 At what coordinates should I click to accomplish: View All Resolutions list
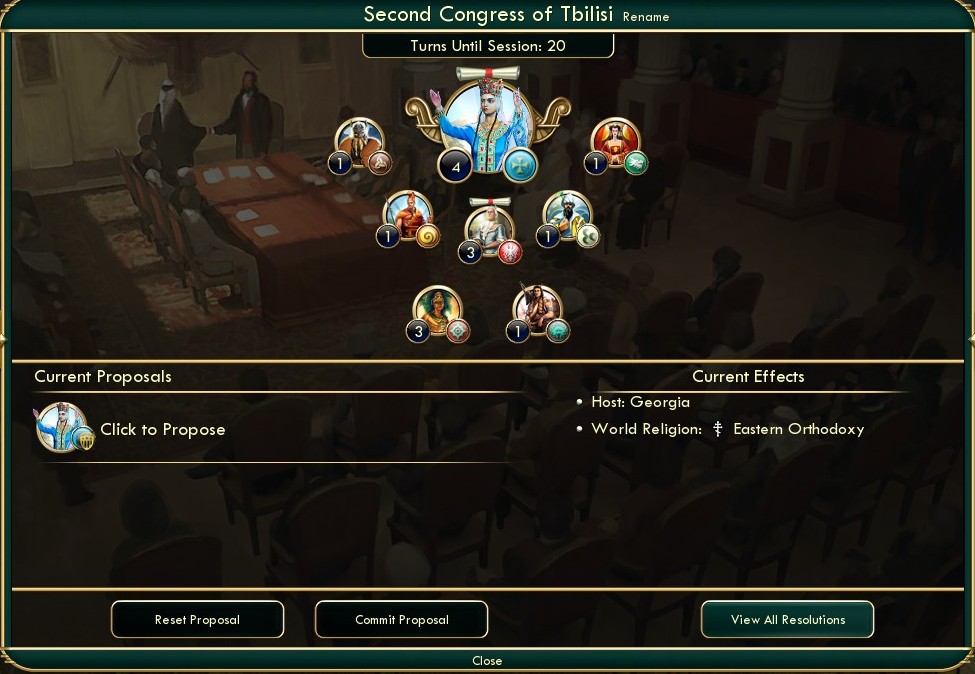[787, 620]
